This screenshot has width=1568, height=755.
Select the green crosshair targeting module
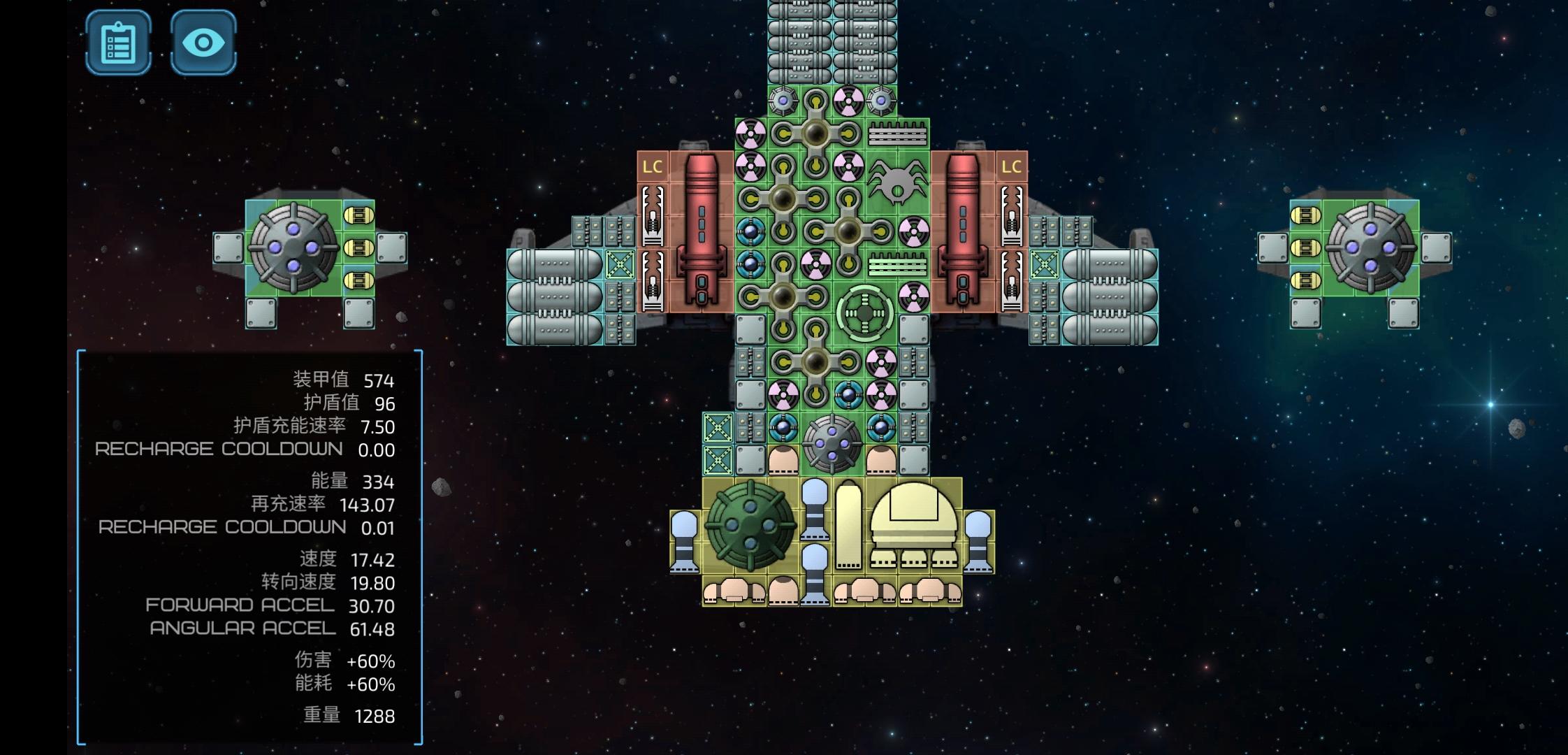[864, 313]
